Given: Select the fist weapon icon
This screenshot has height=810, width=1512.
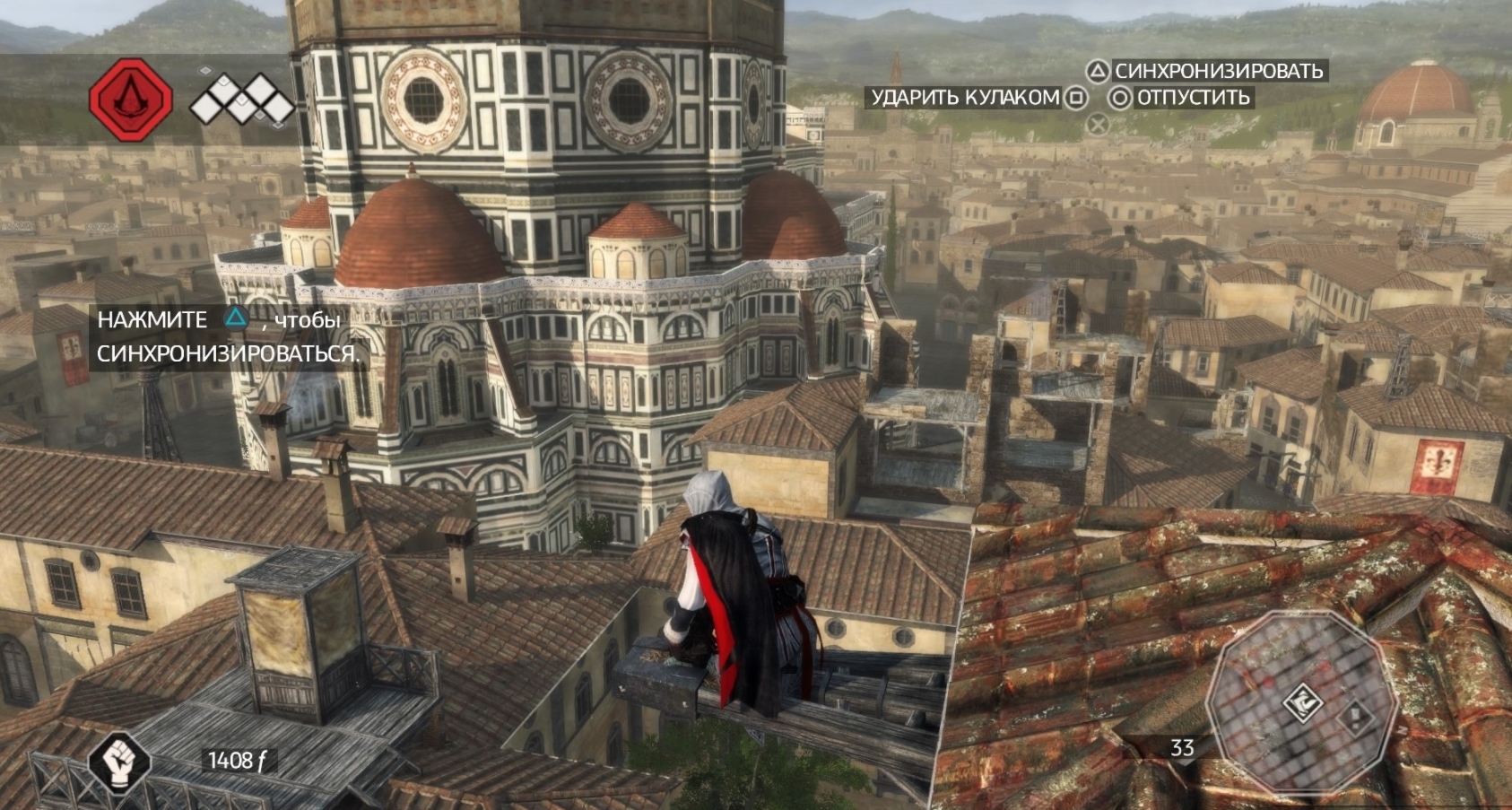Looking at the screenshot, I should click(x=119, y=762).
